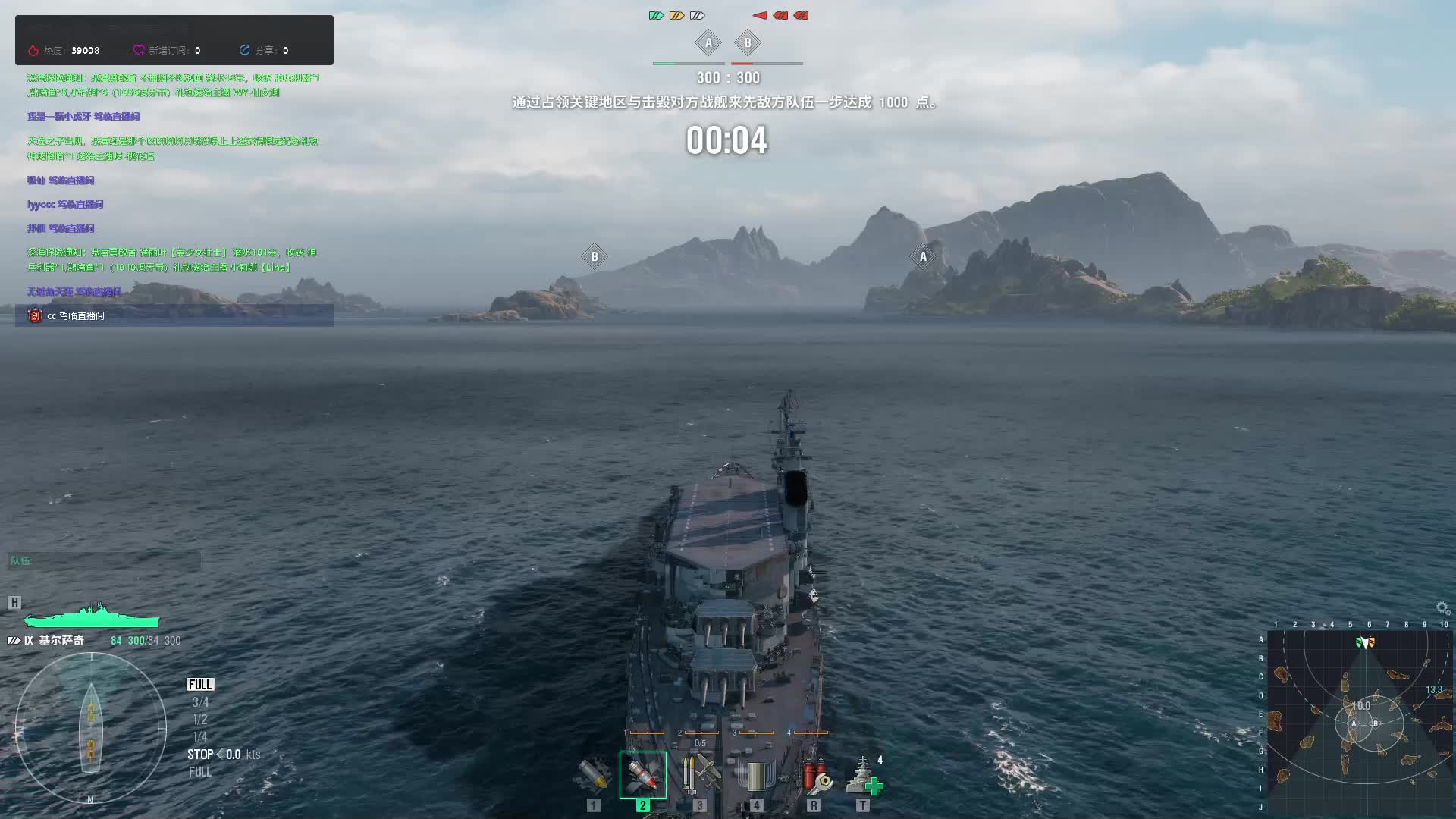The image size is (1456, 819).
Task: Set engine telegraph to 3/4 speed
Action: tap(200, 702)
